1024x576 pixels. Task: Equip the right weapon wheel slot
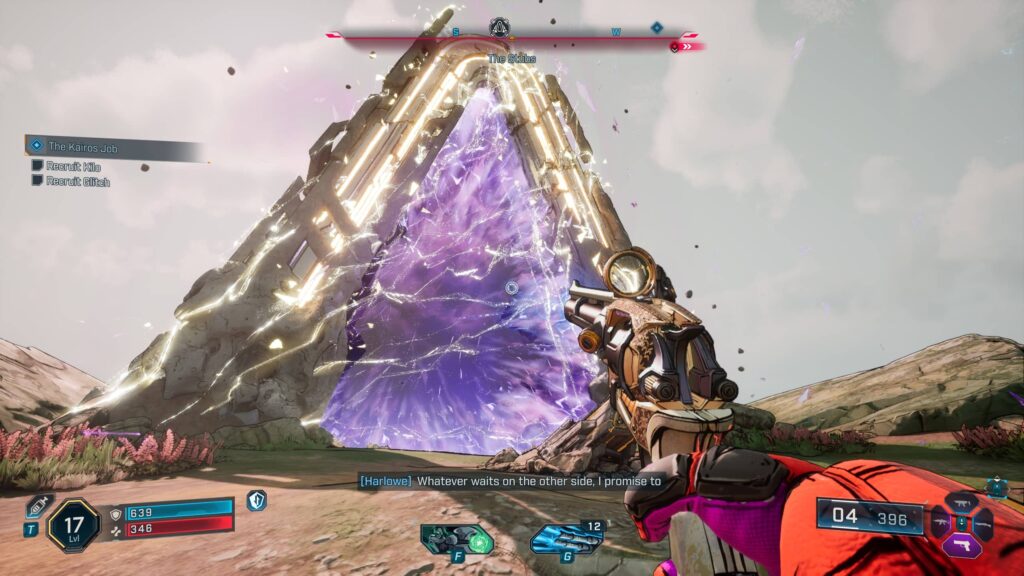(x=984, y=522)
